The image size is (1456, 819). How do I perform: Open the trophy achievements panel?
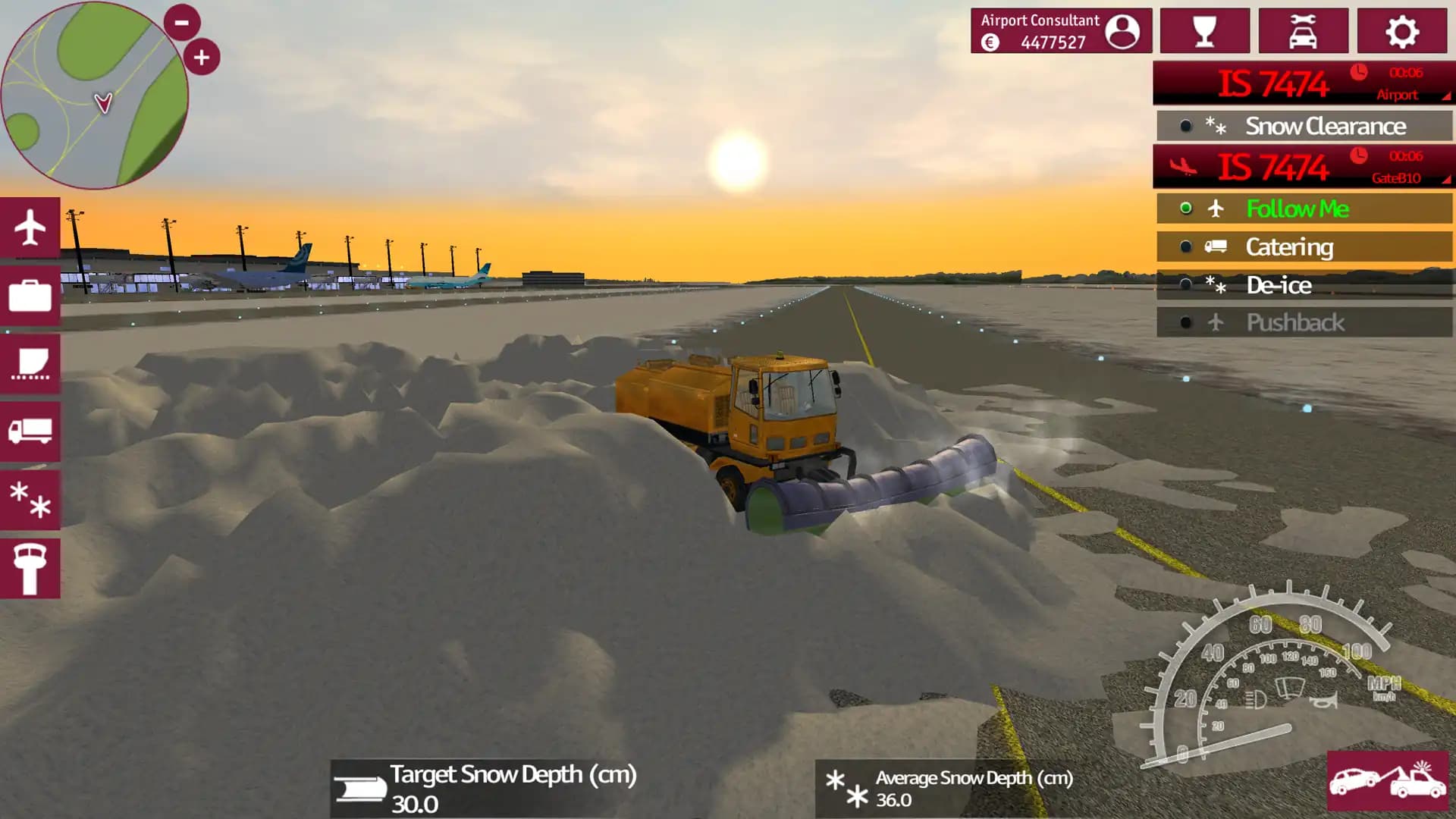tap(1205, 31)
